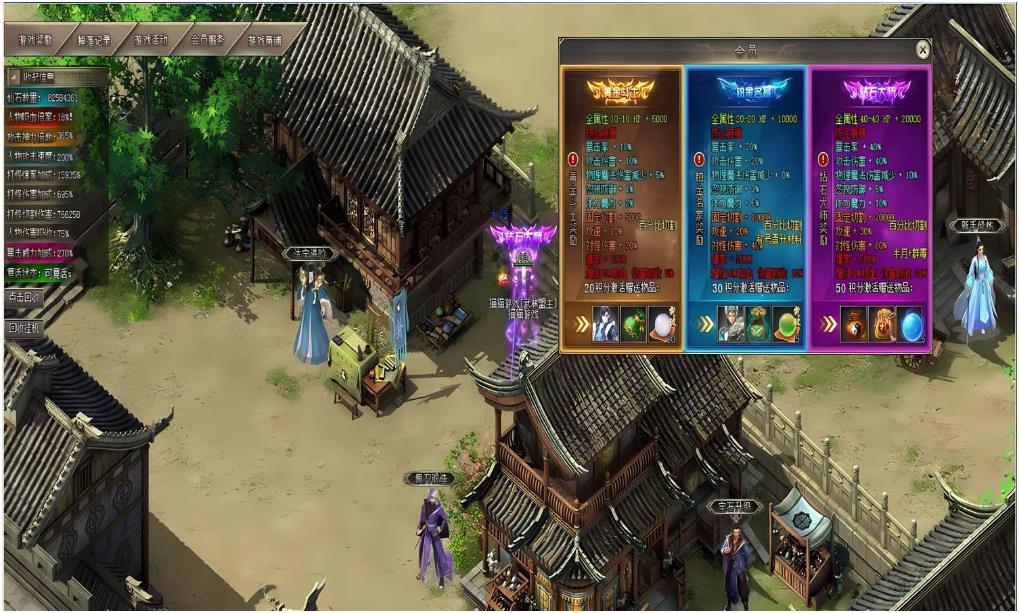Select the diamond tier yin-yang pouch item
The height and width of the screenshot is (613, 1019).
[854, 324]
